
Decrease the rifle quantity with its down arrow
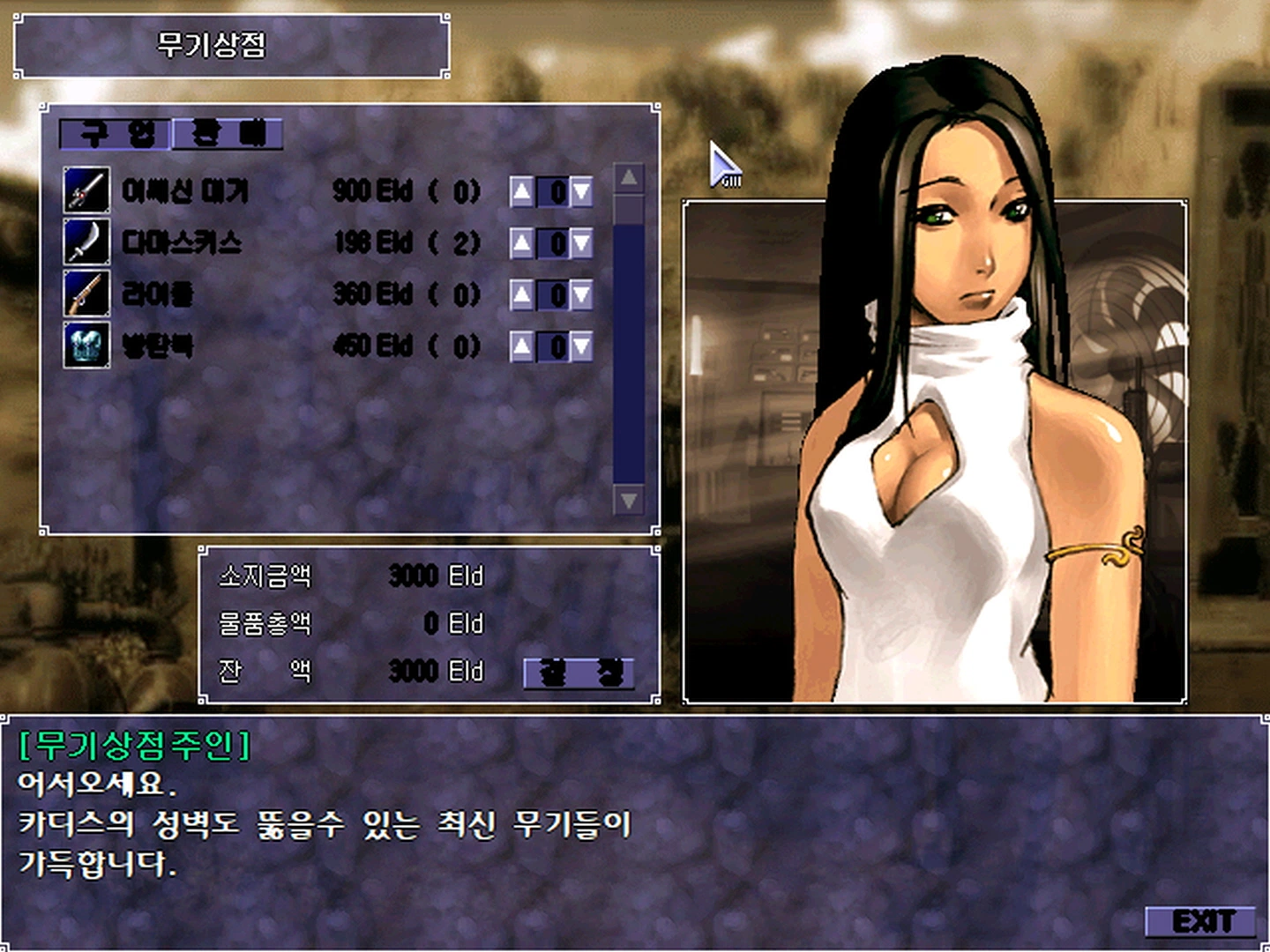pos(583,295)
